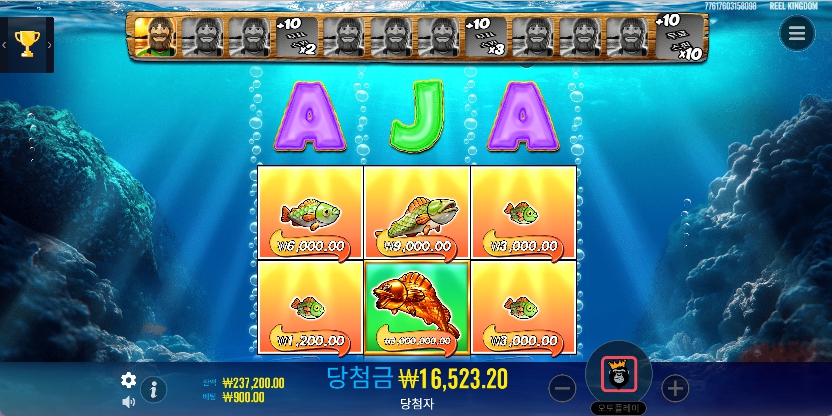Open settings with the gear icon

(x=128, y=380)
